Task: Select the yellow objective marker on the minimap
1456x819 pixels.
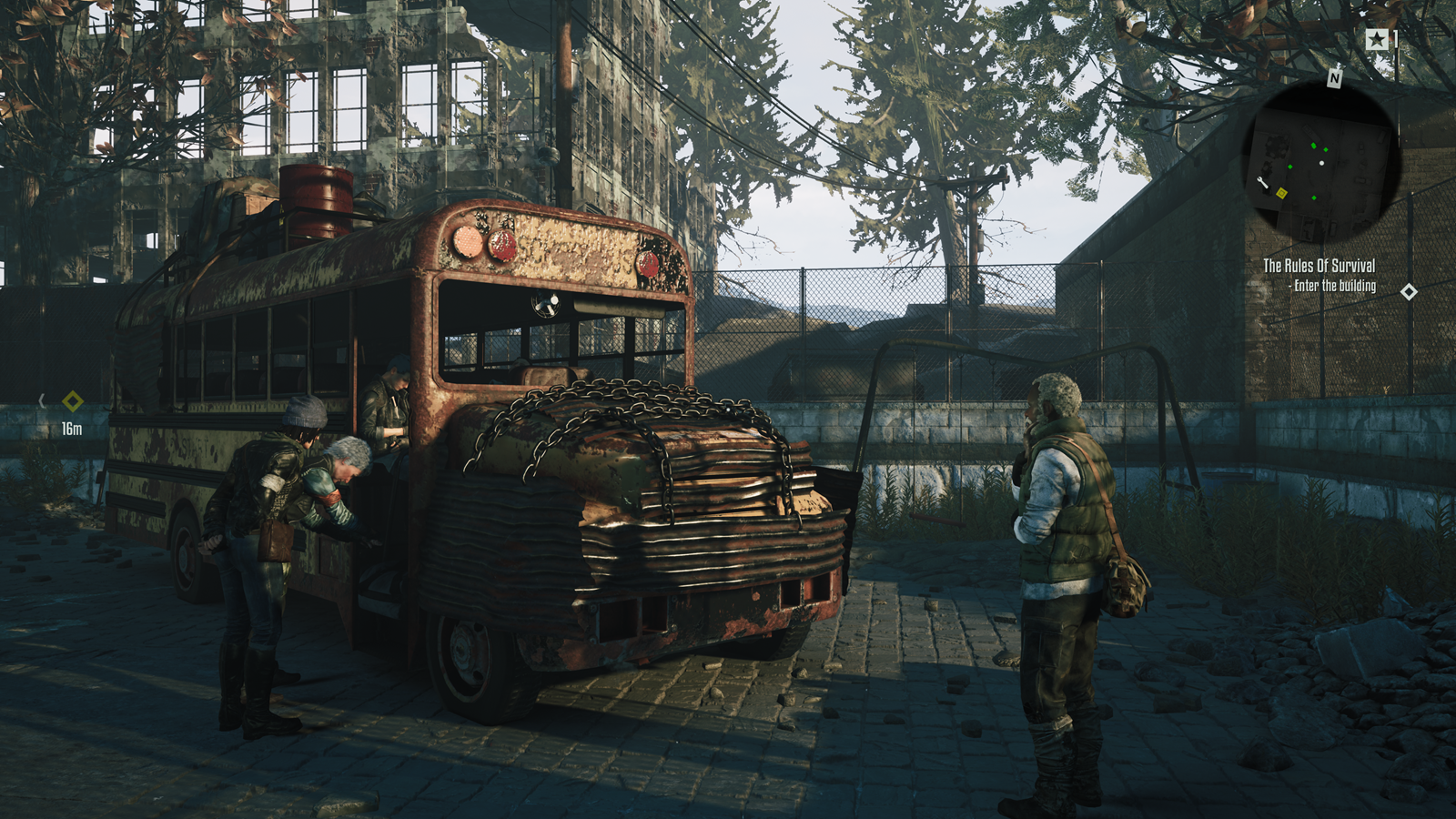Action: tap(1281, 193)
